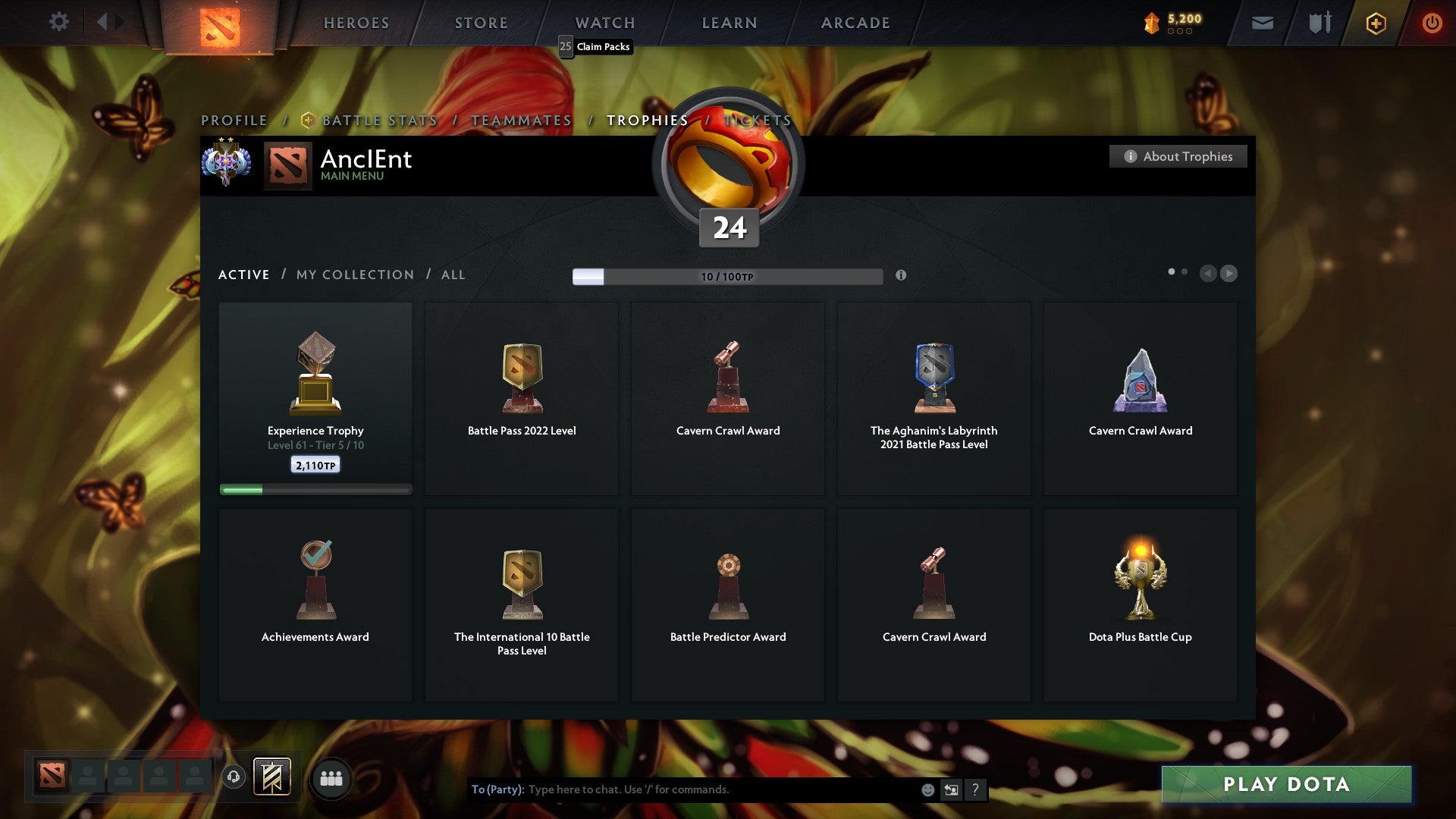The width and height of the screenshot is (1456, 819).
Task: Click the PLAY DOTA button
Action: [1285, 785]
